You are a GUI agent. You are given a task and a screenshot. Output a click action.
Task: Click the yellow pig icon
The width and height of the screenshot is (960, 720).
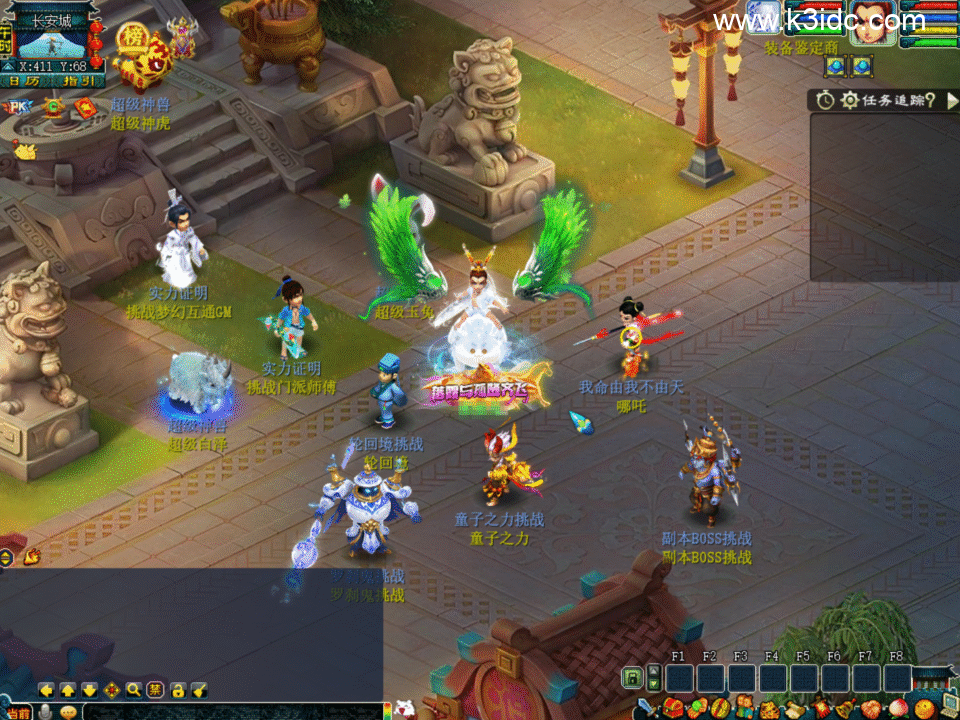tap(24, 151)
